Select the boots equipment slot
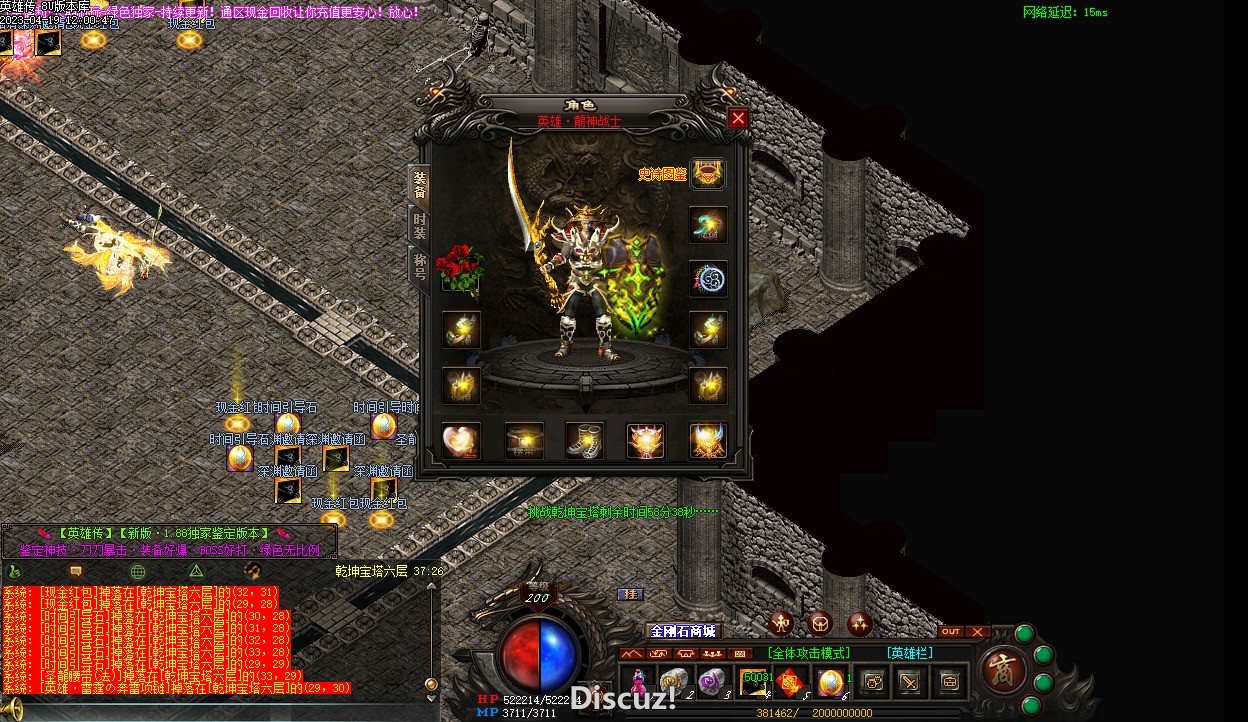This screenshot has width=1248, height=722. pyautogui.click(x=585, y=440)
